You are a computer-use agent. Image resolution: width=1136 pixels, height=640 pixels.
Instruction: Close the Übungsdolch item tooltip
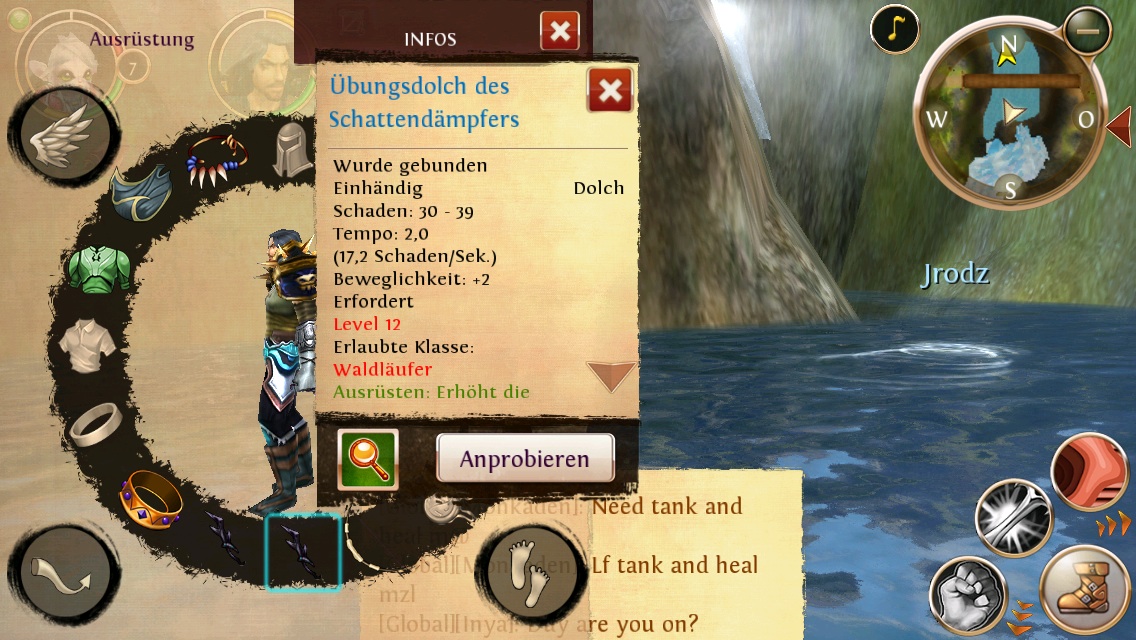pos(609,91)
